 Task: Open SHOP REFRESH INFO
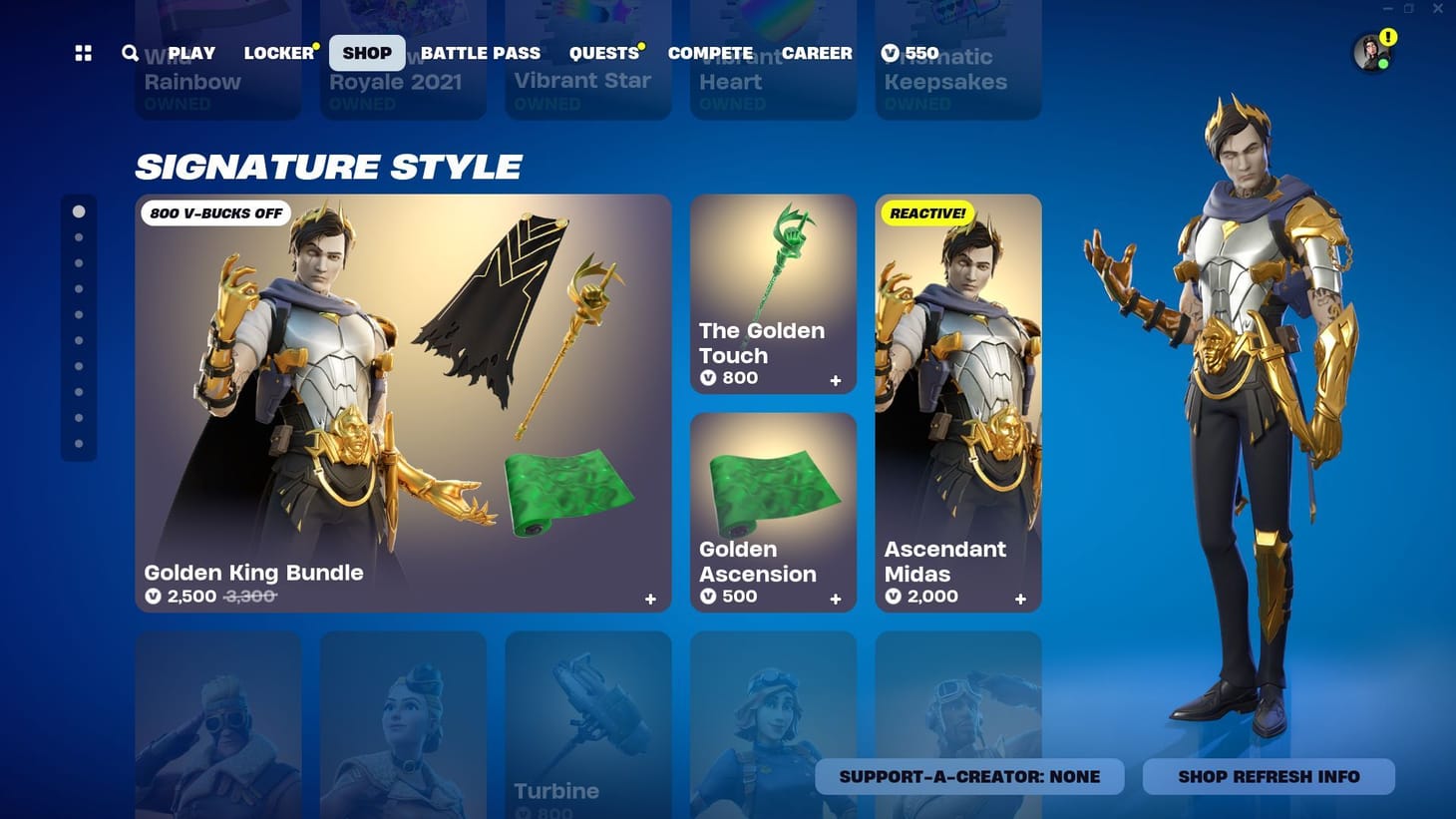tap(1269, 776)
